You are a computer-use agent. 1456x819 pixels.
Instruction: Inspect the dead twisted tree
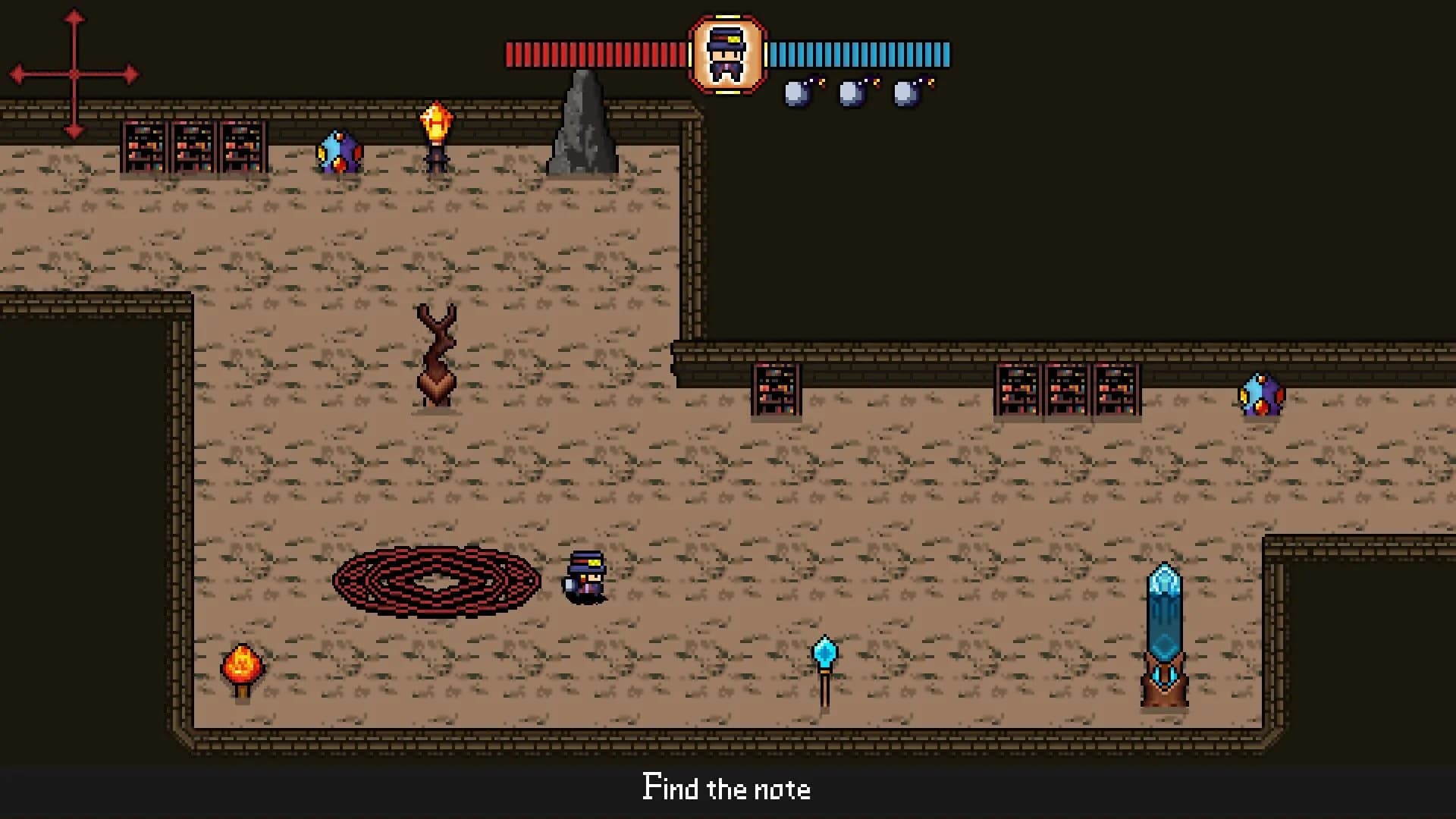coord(438,353)
